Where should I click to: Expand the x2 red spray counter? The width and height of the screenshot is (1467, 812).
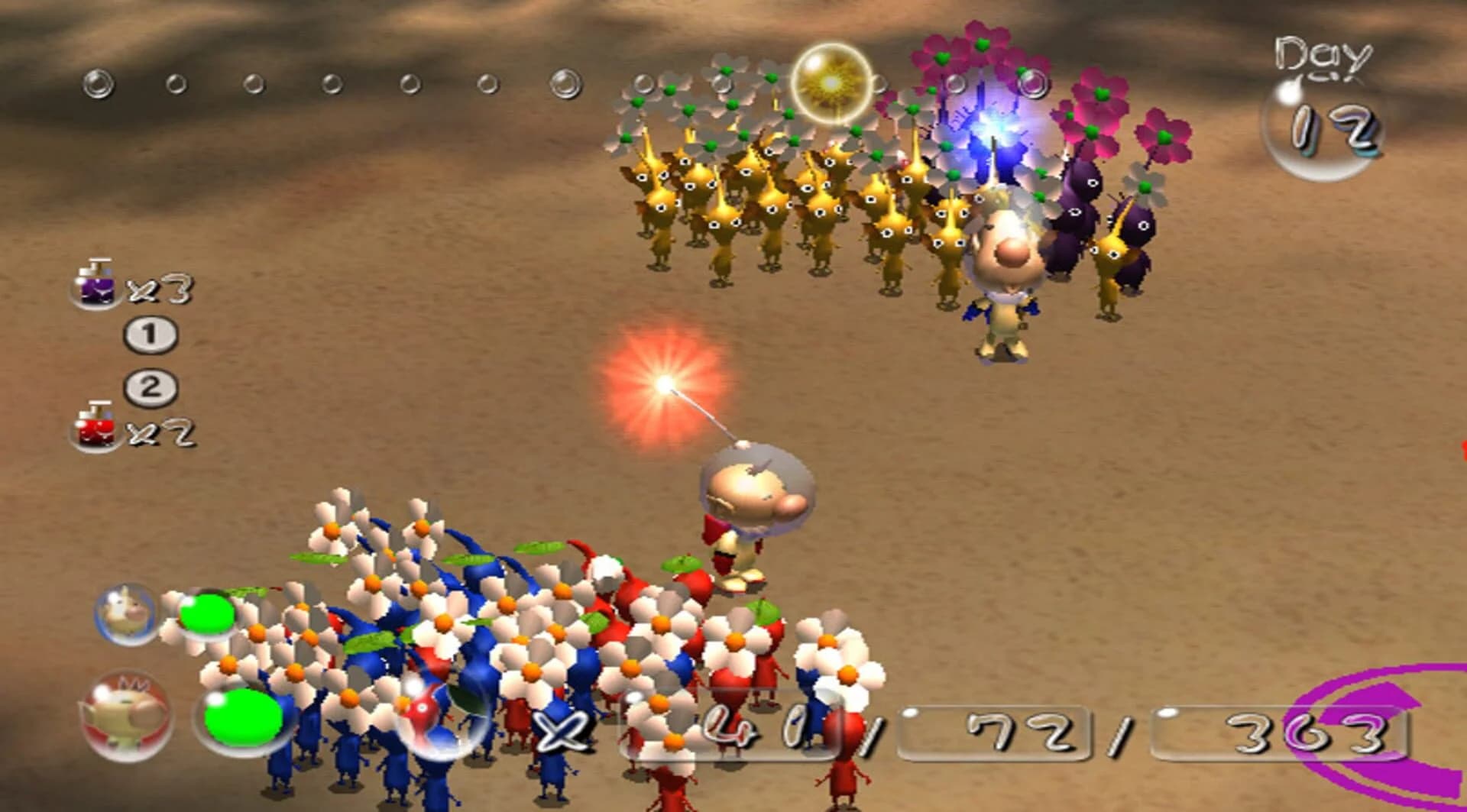[x=160, y=432]
